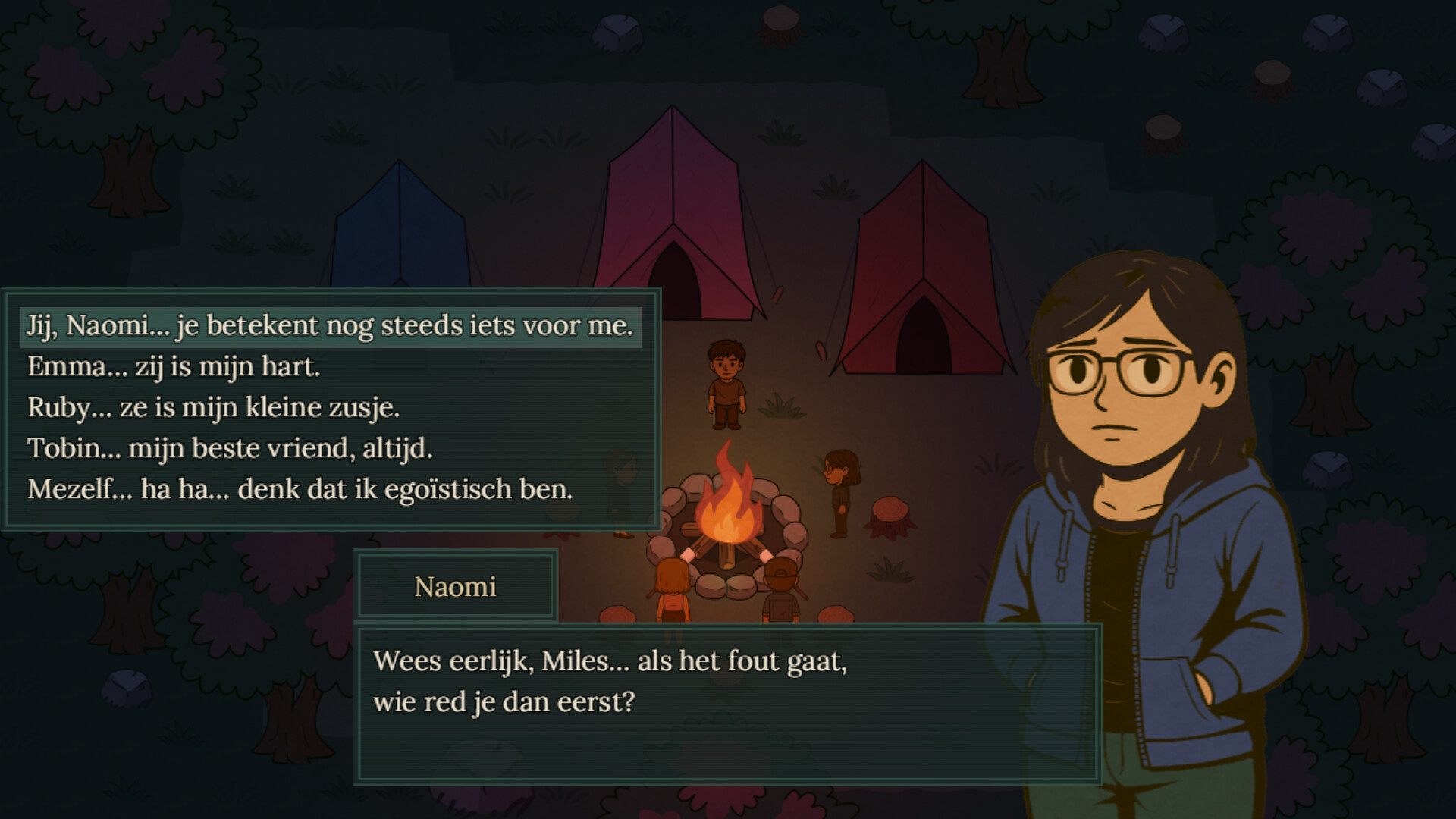
Task: Choose the reply about Naomi still mattering
Action: 330,326
